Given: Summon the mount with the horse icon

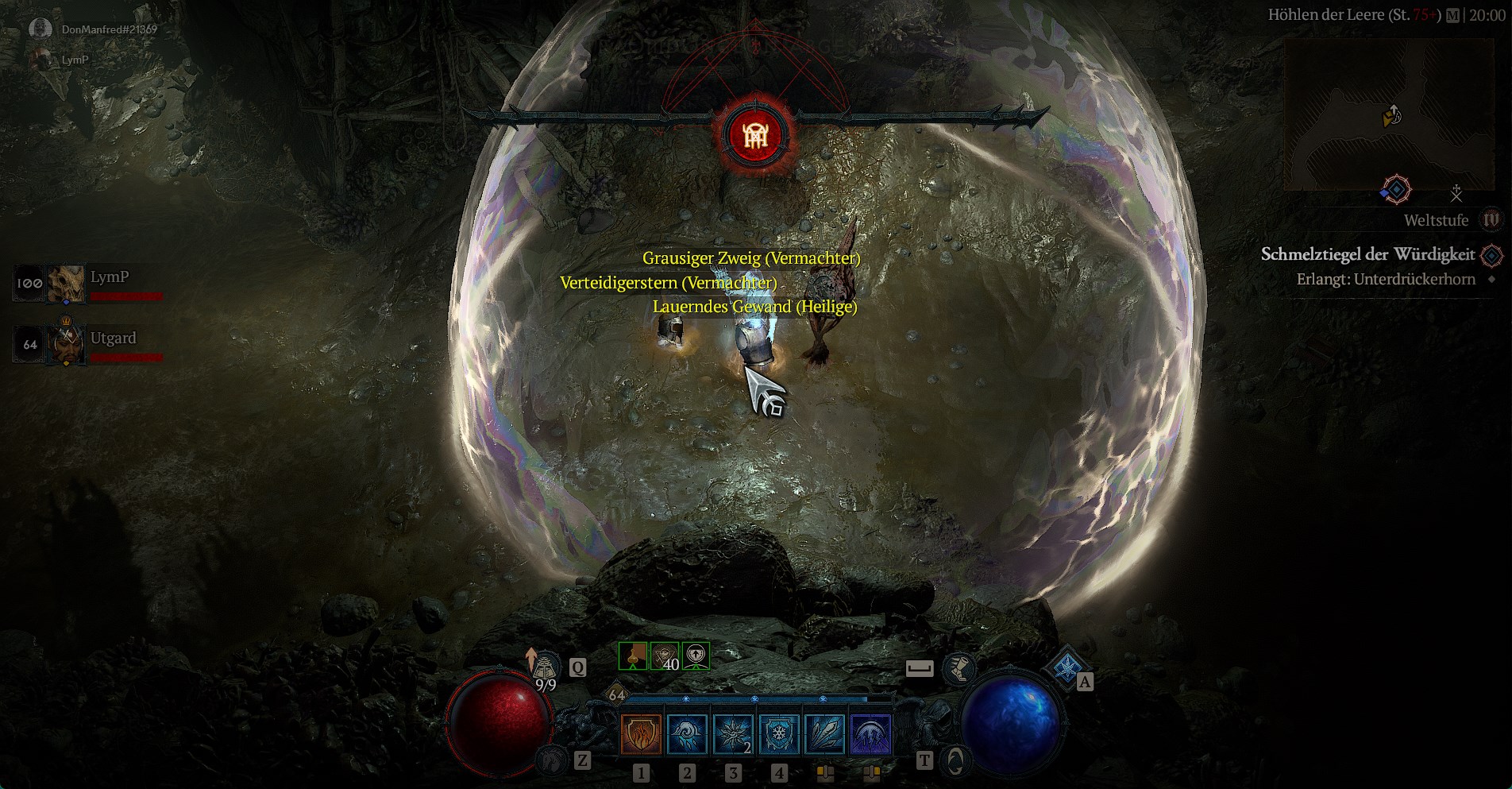Looking at the screenshot, I should [x=550, y=761].
